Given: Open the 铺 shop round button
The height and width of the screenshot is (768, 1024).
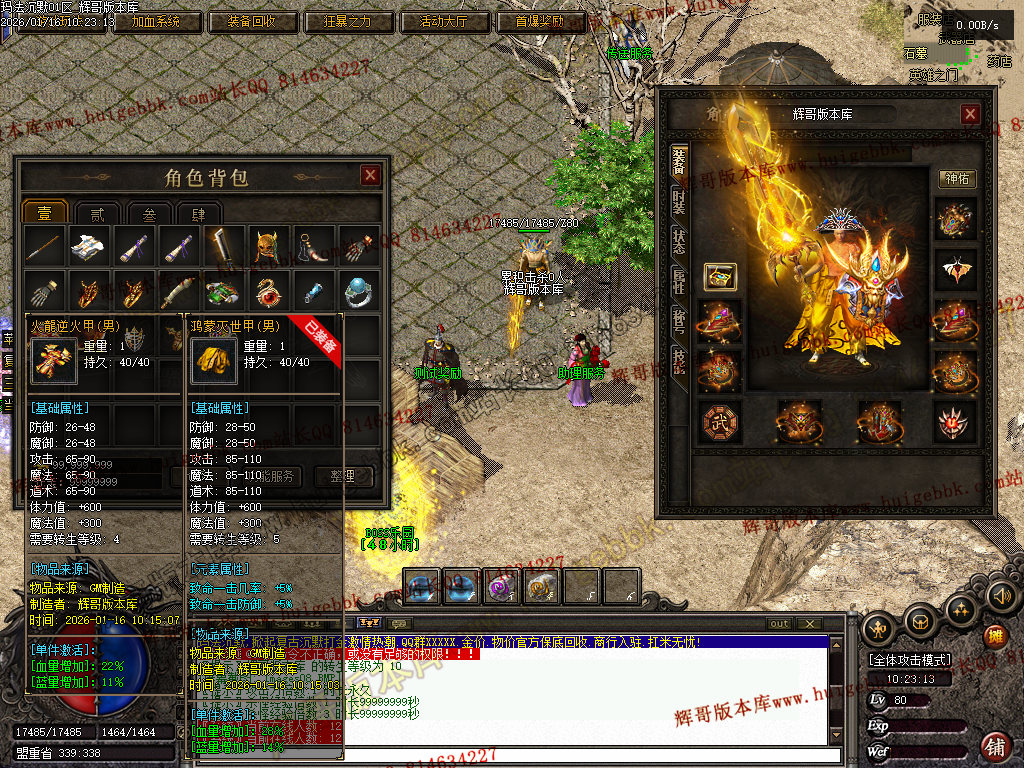Looking at the screenshot, I should coord(995,746).
